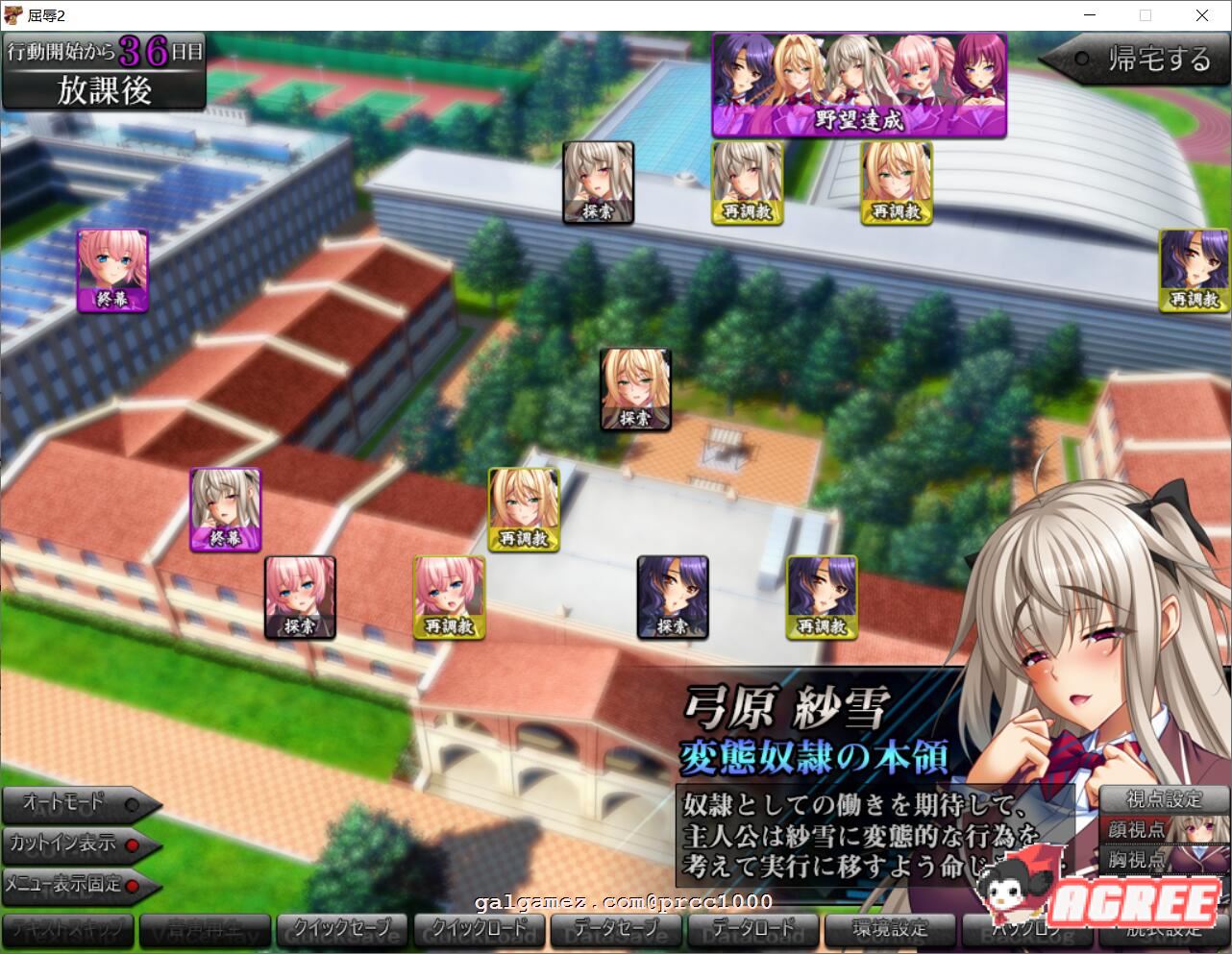Open the データセーブ (data save) menu
This screenshot has width=1232, height=954.
coord(615,929)
